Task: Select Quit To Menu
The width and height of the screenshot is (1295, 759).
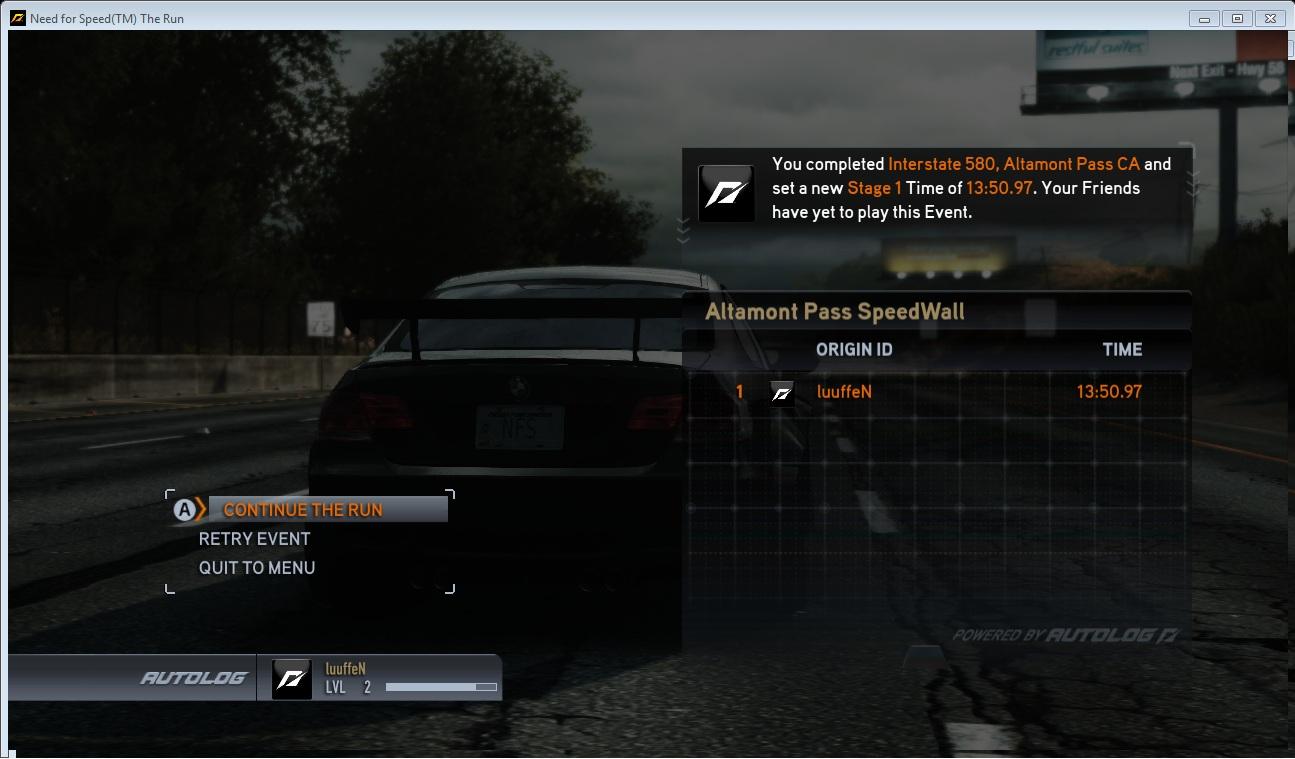Action: coord(257,568)
